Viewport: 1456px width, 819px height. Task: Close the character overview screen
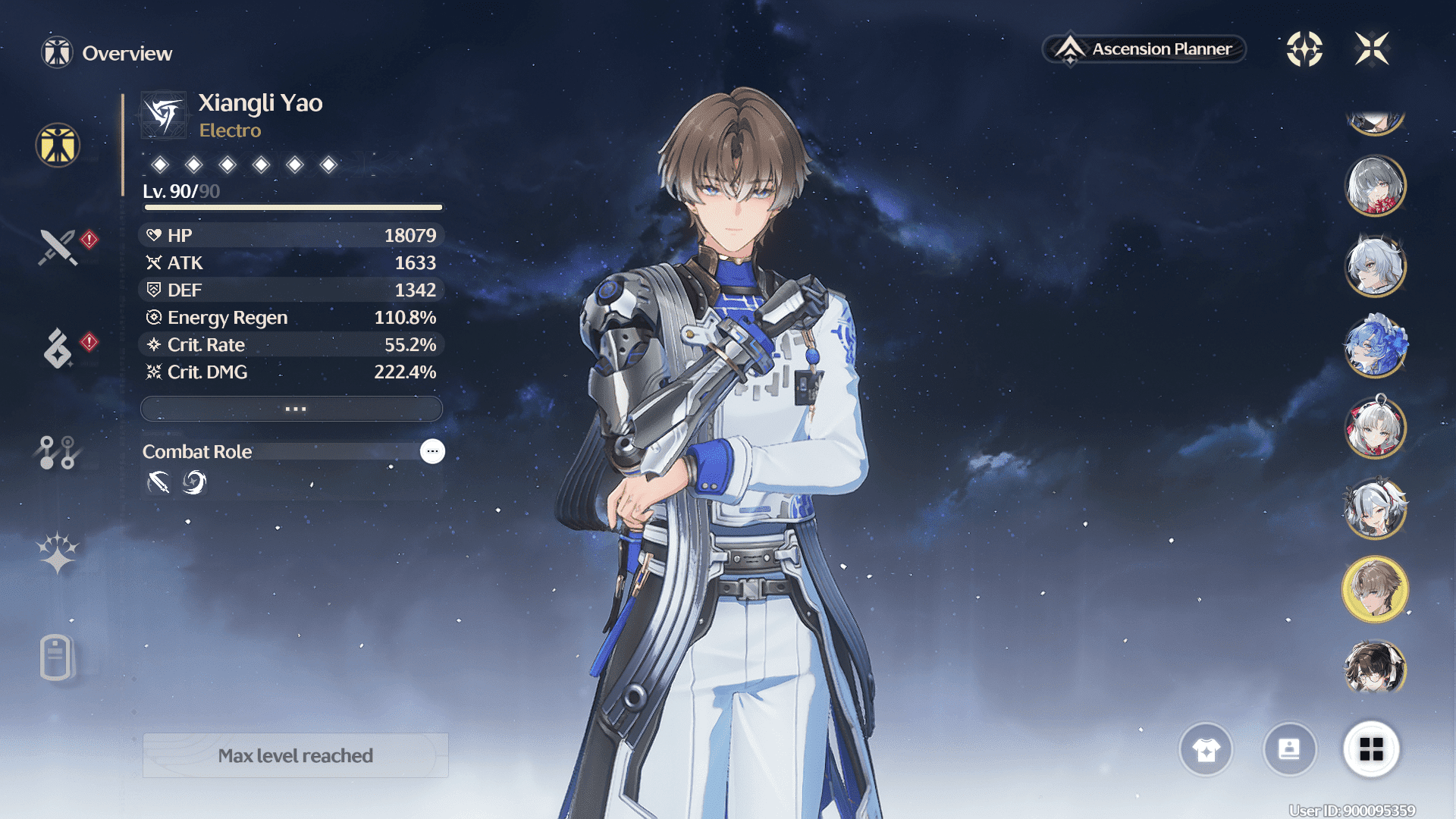tap(1372, 49)
